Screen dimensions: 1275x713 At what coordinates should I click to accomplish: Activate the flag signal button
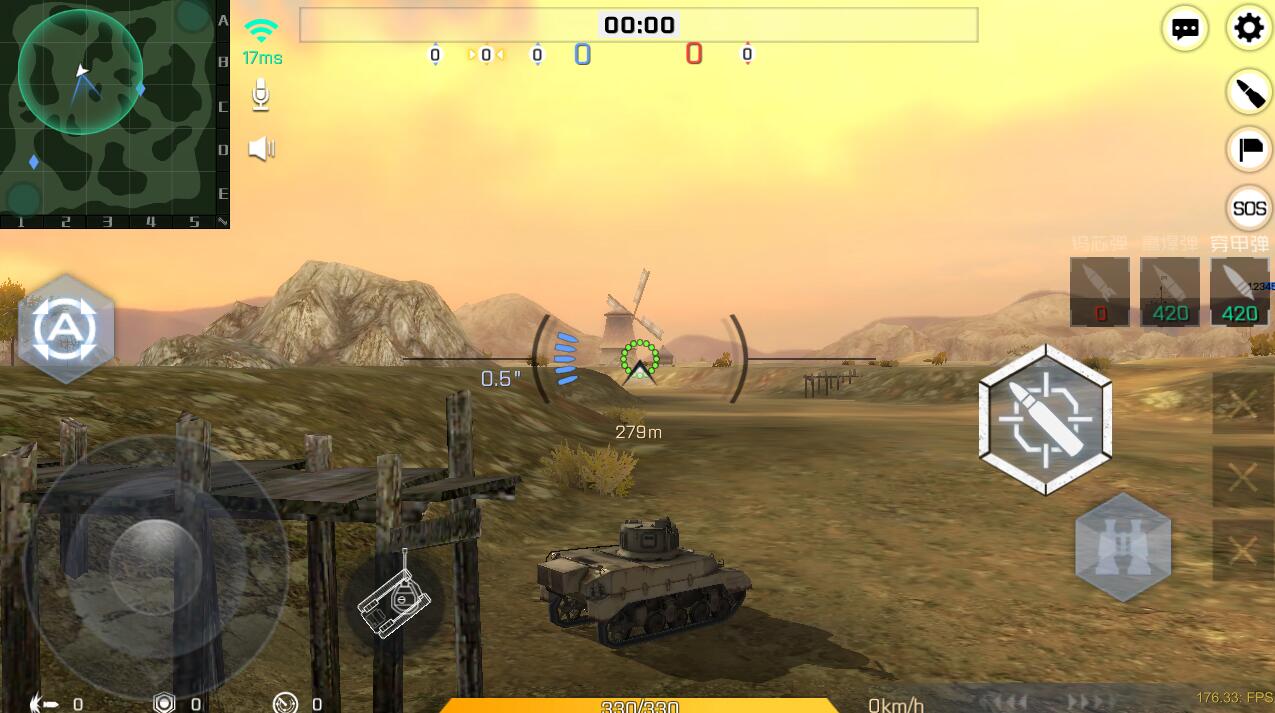point(1249,150)
